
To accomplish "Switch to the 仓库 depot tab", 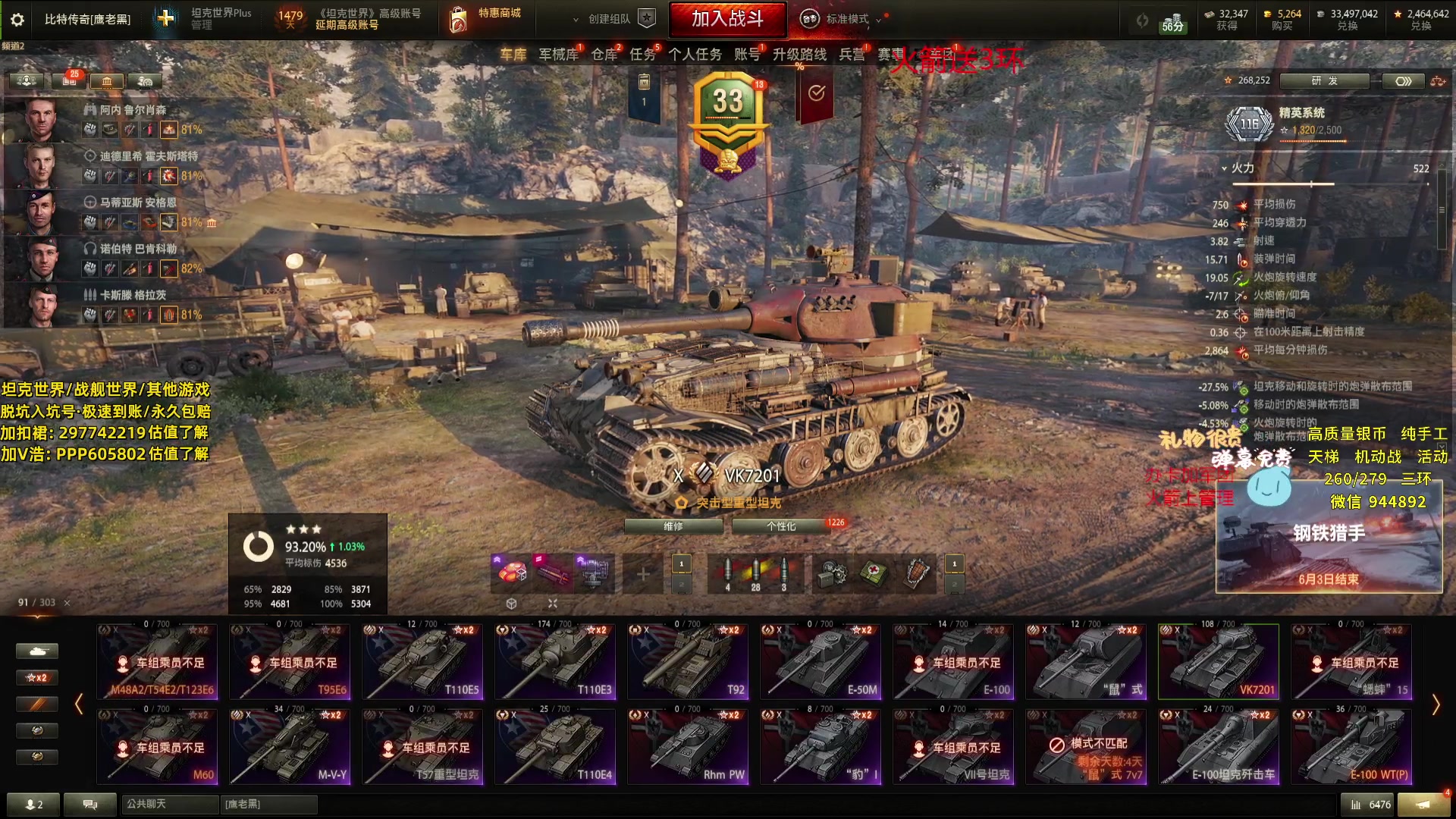I will 604,55.
